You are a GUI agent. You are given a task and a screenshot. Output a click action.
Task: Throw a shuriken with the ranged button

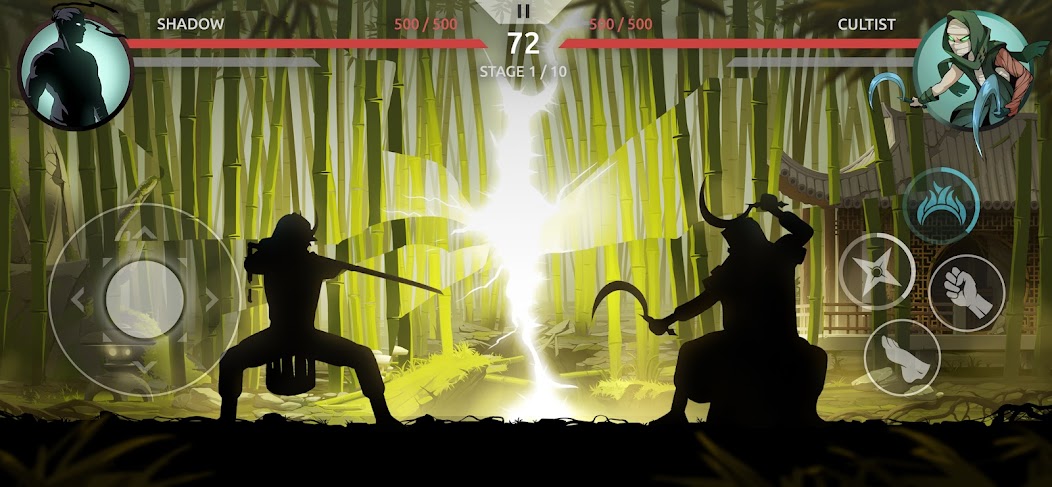coord(875,270)
